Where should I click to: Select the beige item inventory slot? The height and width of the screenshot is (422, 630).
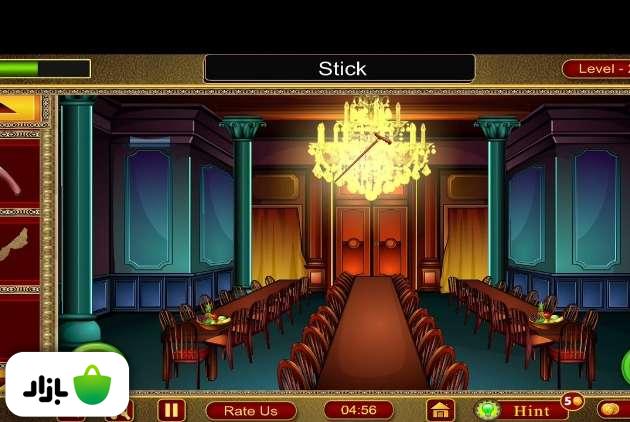pos(18,247)
